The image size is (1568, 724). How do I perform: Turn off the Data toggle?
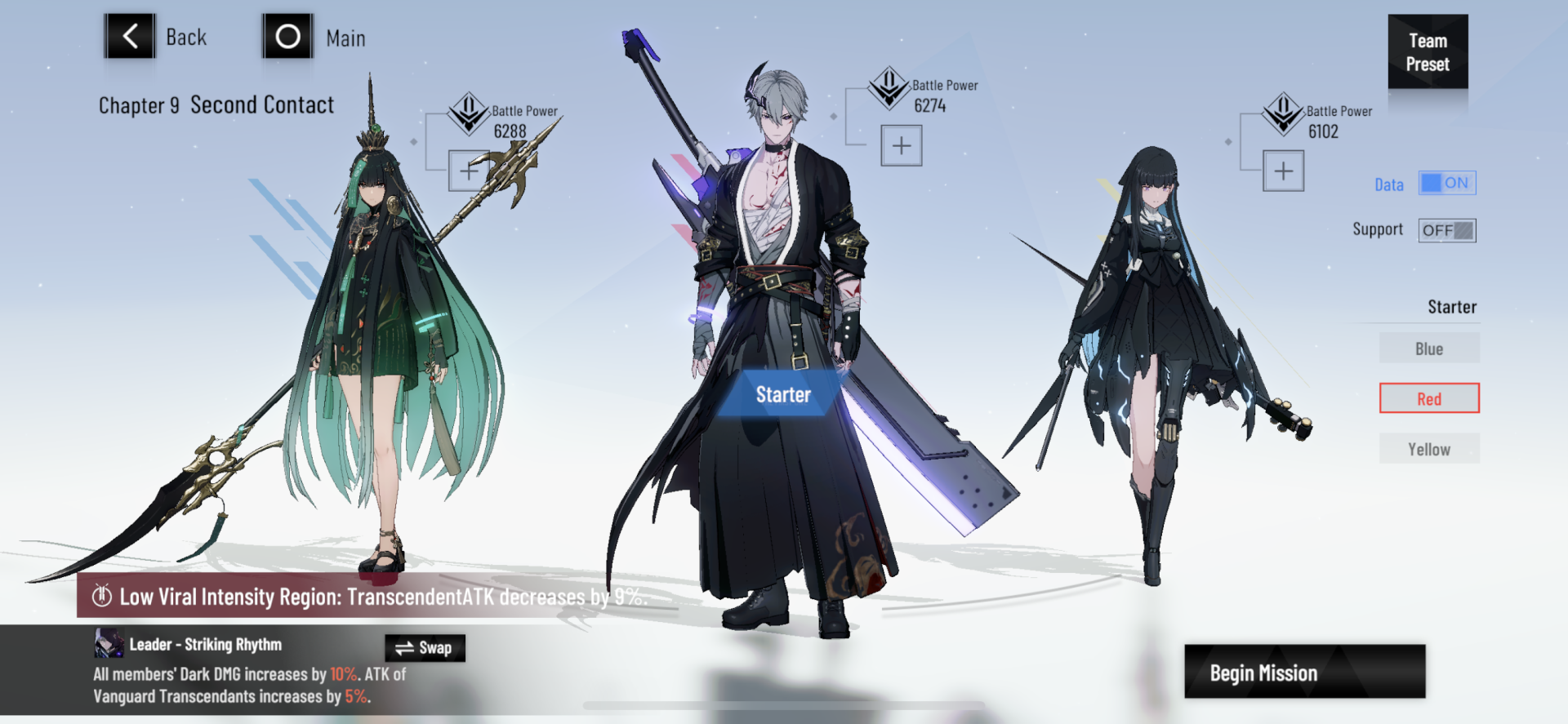(x=1447, y=183)
